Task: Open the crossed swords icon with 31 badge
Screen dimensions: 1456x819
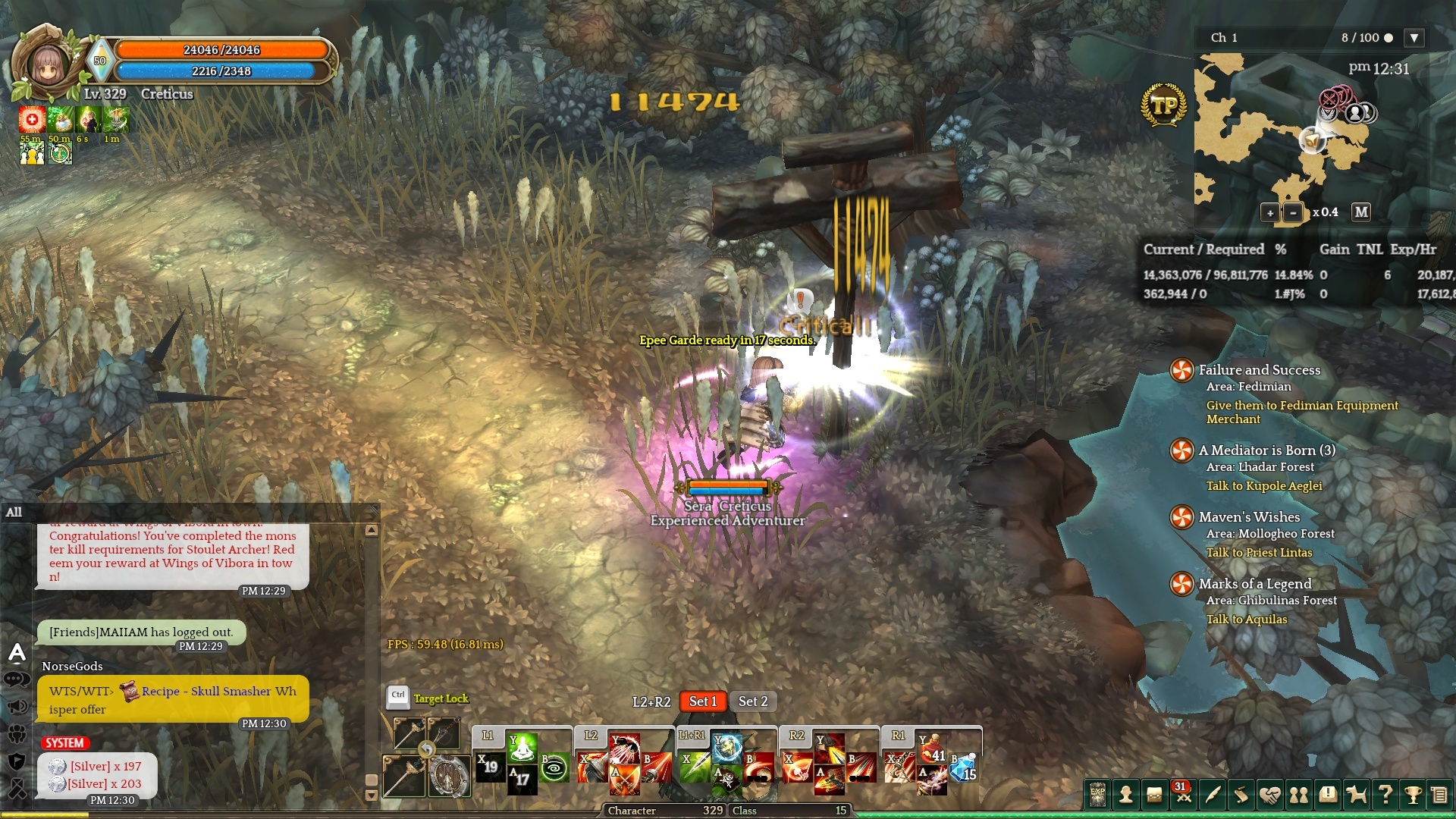Action: (x=1183, y=795)
